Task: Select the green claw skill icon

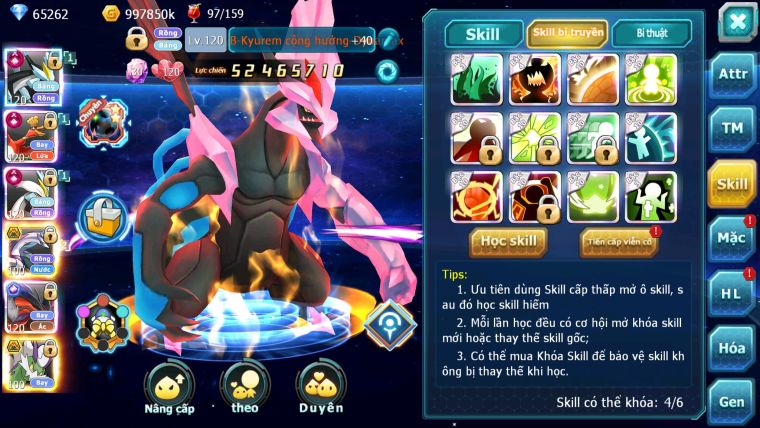Action: click(x=476, y=79)
